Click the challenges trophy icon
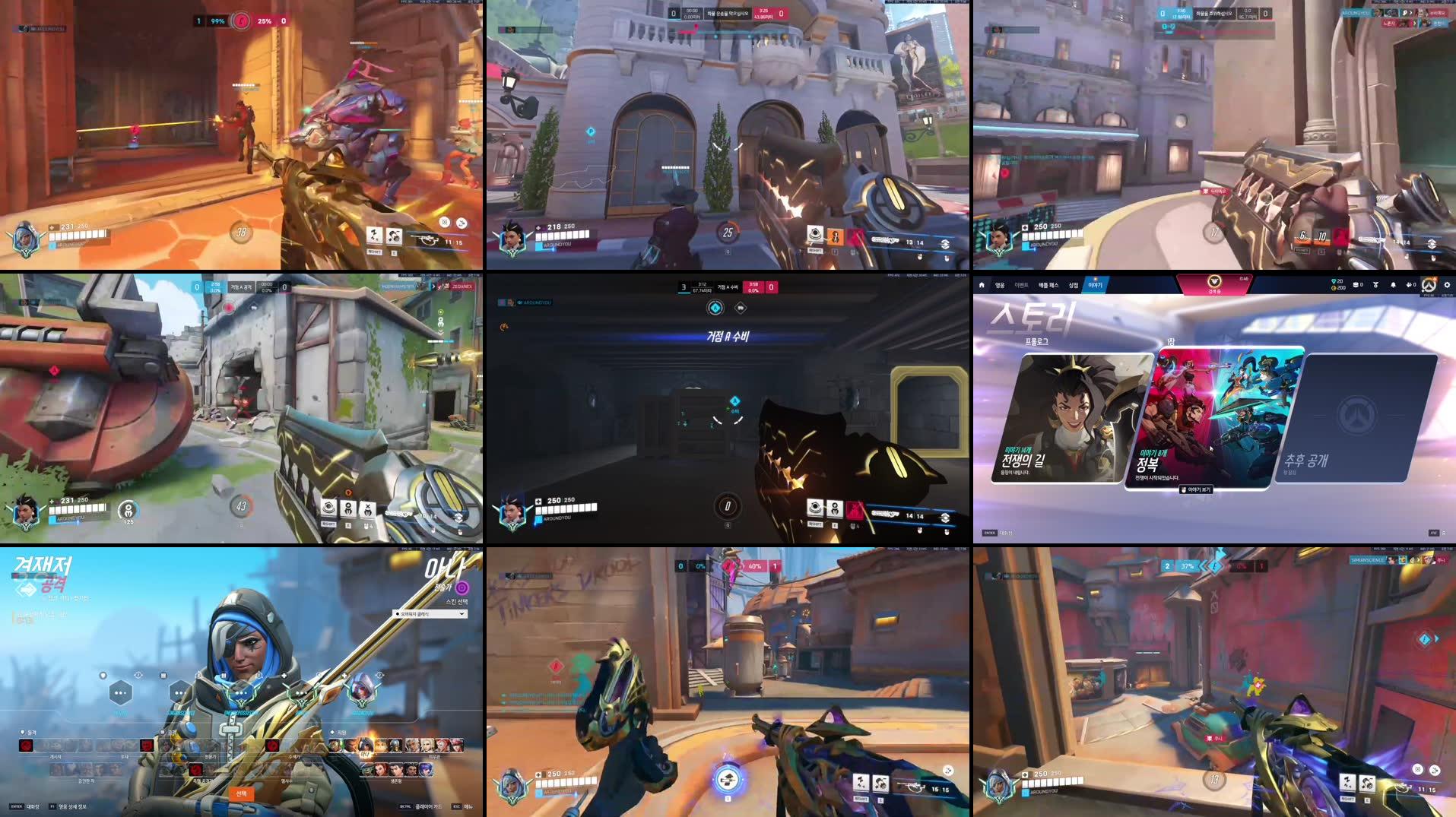The height and width of the screenshot is (817, 1456). [1375, 284]
